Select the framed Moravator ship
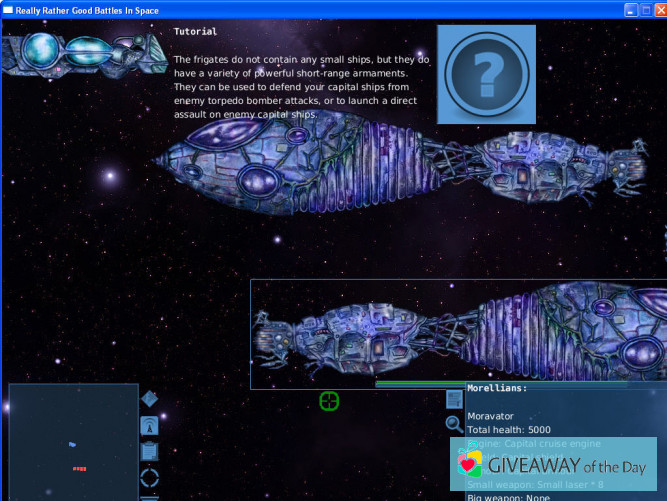This screenshot has width=667, height=501. [x=458, y=333]
